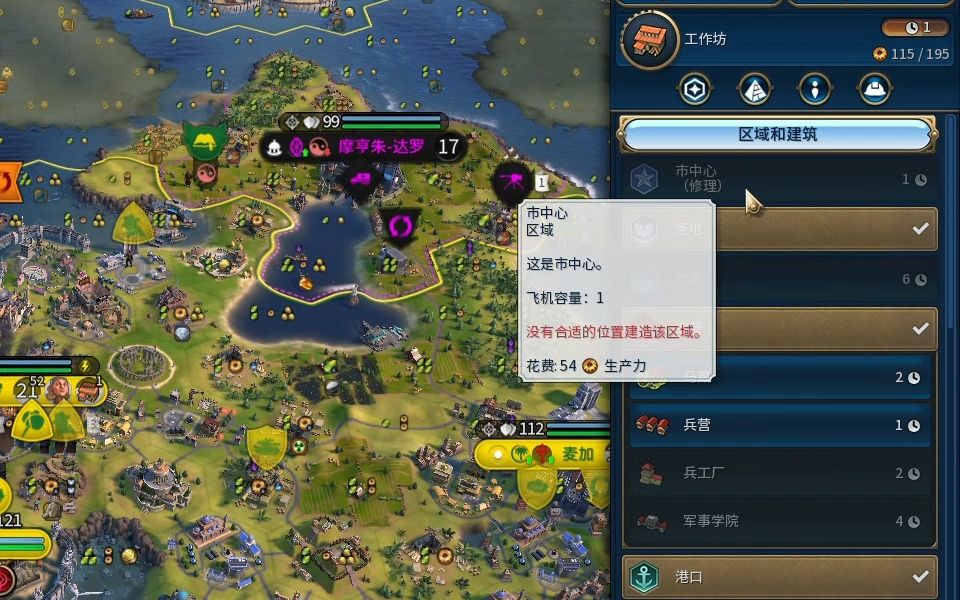Switch to the pyramid wonders tab
960x600 pixels.
(x=755, y=89)
